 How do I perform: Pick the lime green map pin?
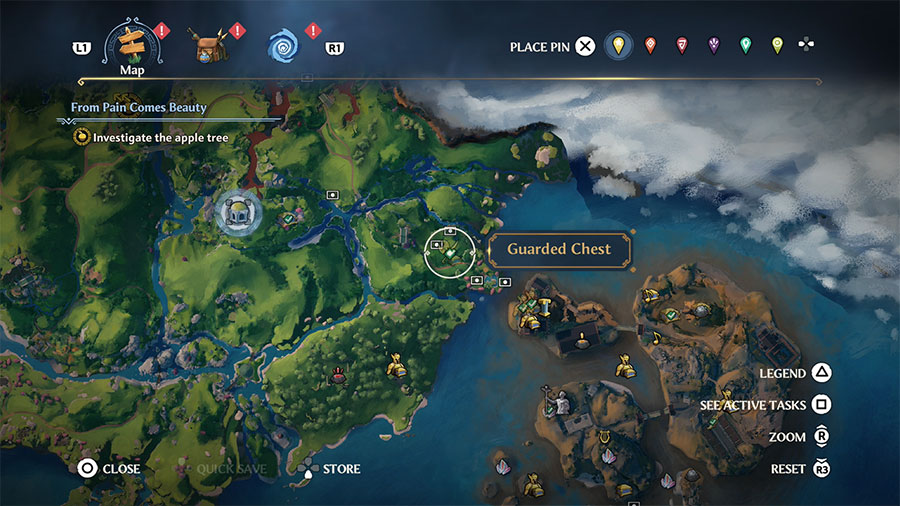pyautogui.click(x=777, y=45)
